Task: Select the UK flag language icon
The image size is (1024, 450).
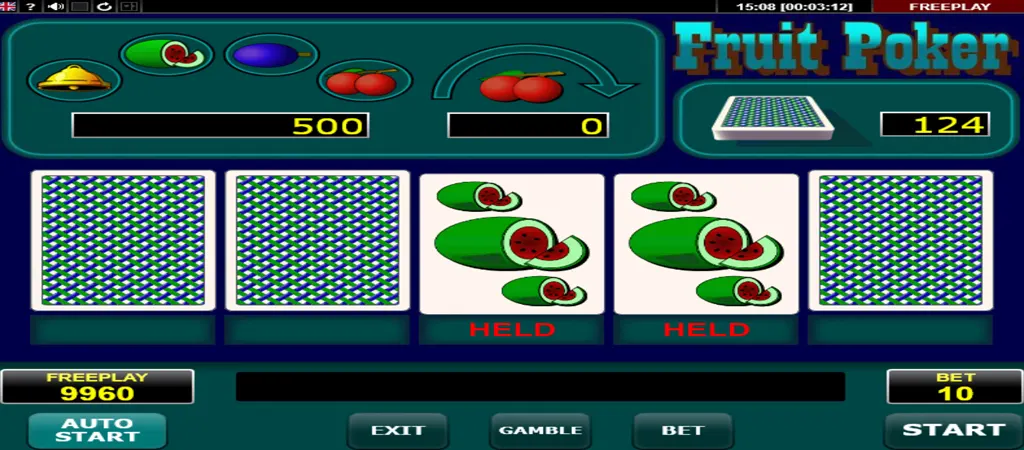Action: 8,7
